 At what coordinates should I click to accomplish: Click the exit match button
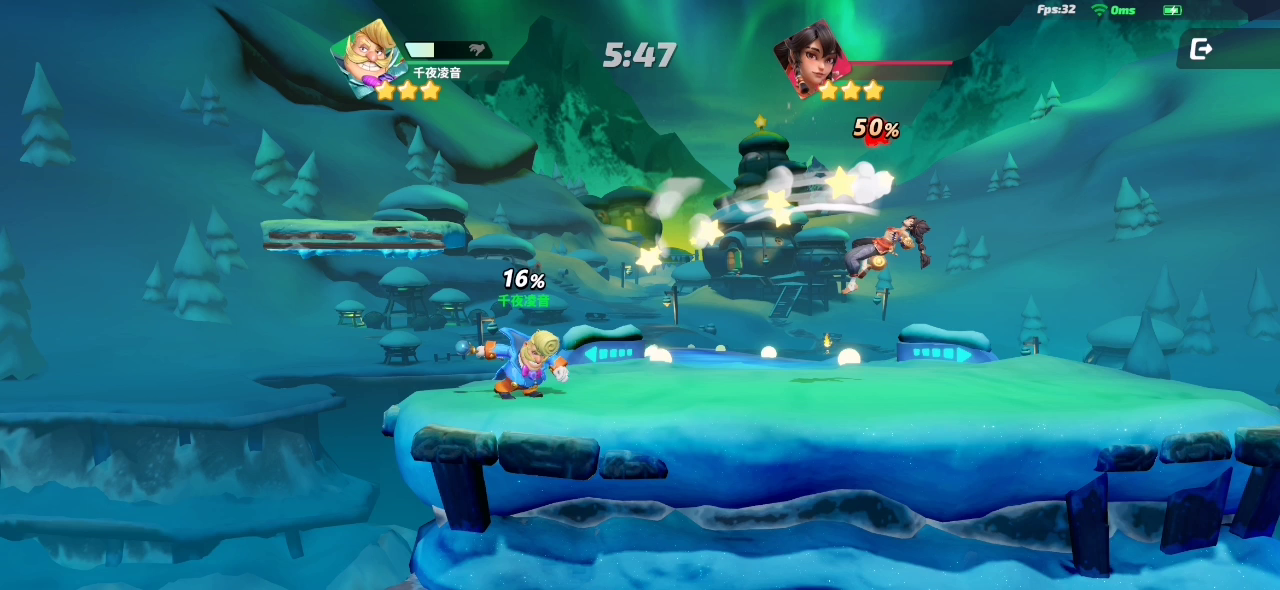1201,49
